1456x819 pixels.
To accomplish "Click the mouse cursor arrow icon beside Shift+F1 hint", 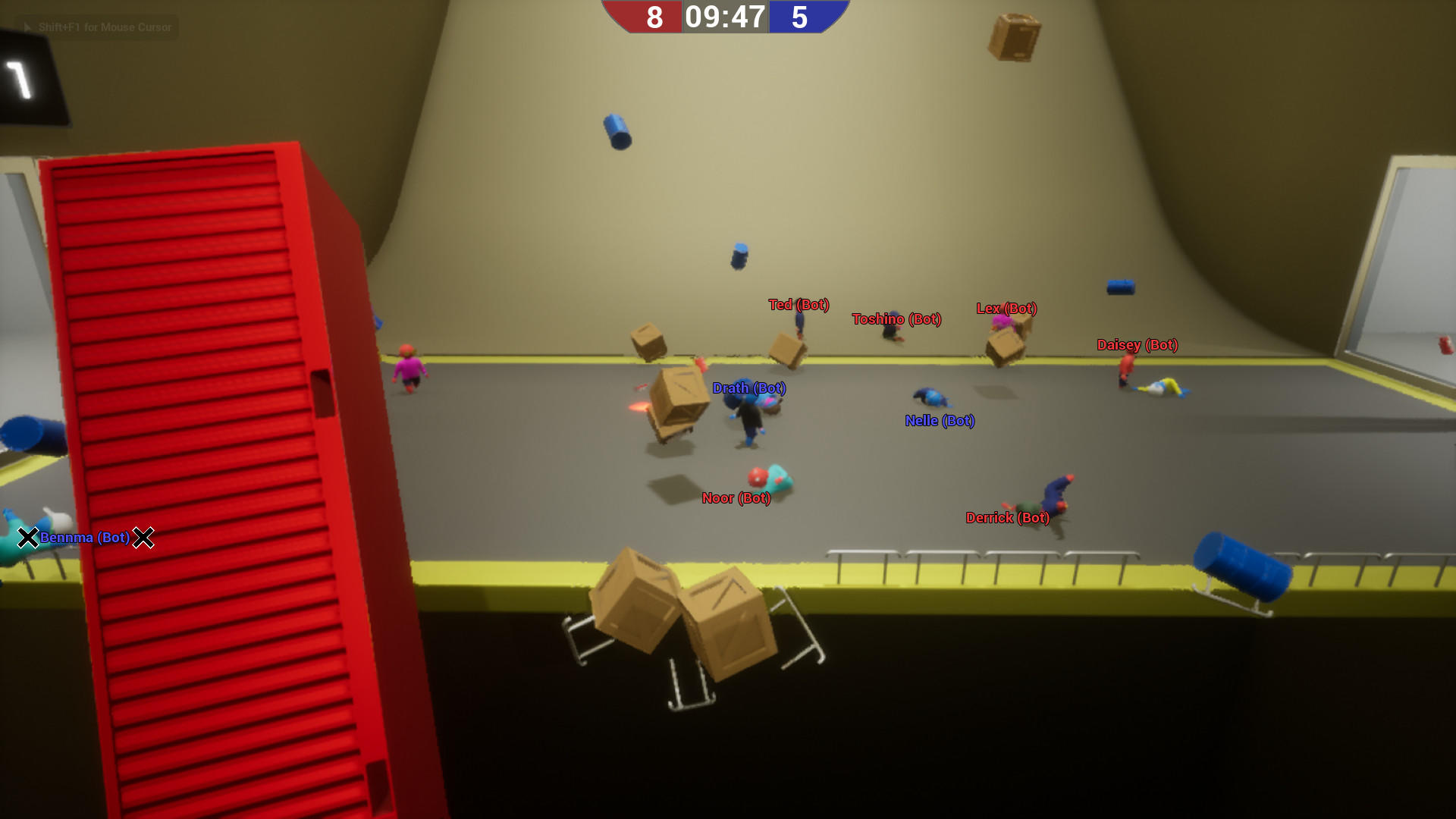I will coord(26,27).
